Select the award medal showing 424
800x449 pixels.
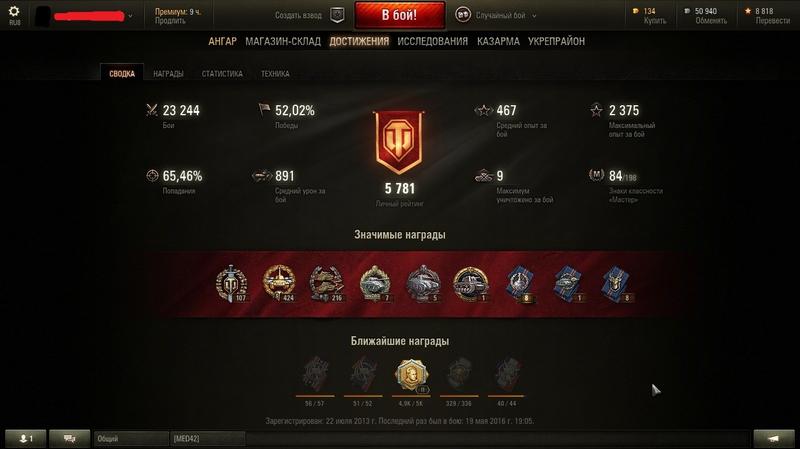click(x=278, y=283)
